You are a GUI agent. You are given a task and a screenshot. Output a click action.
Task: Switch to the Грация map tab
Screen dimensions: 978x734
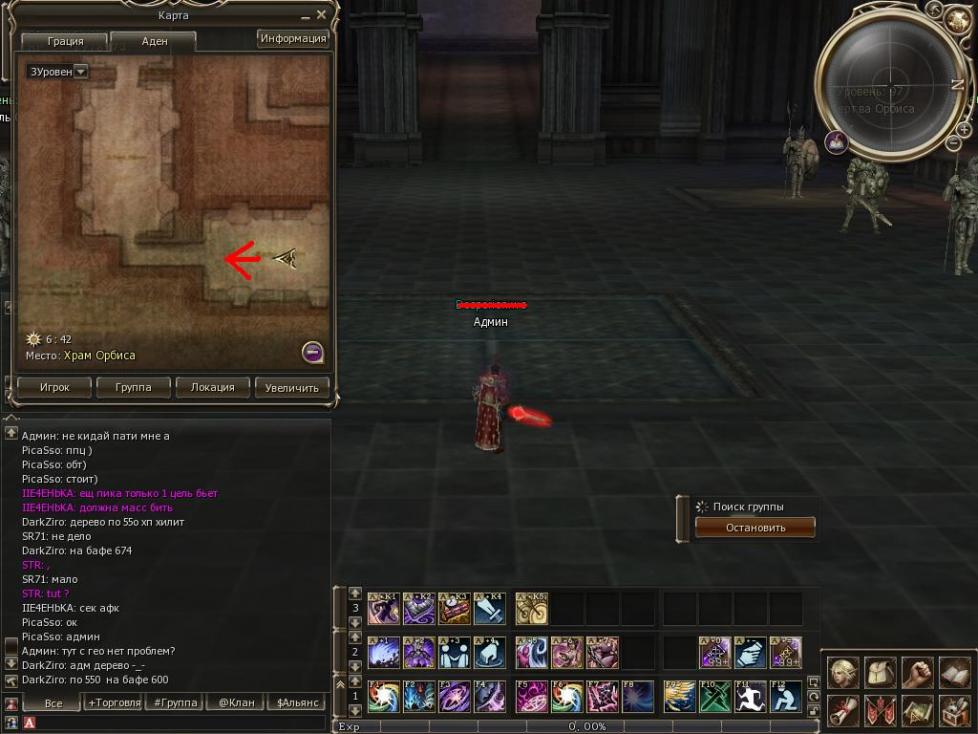click(65, 42)
